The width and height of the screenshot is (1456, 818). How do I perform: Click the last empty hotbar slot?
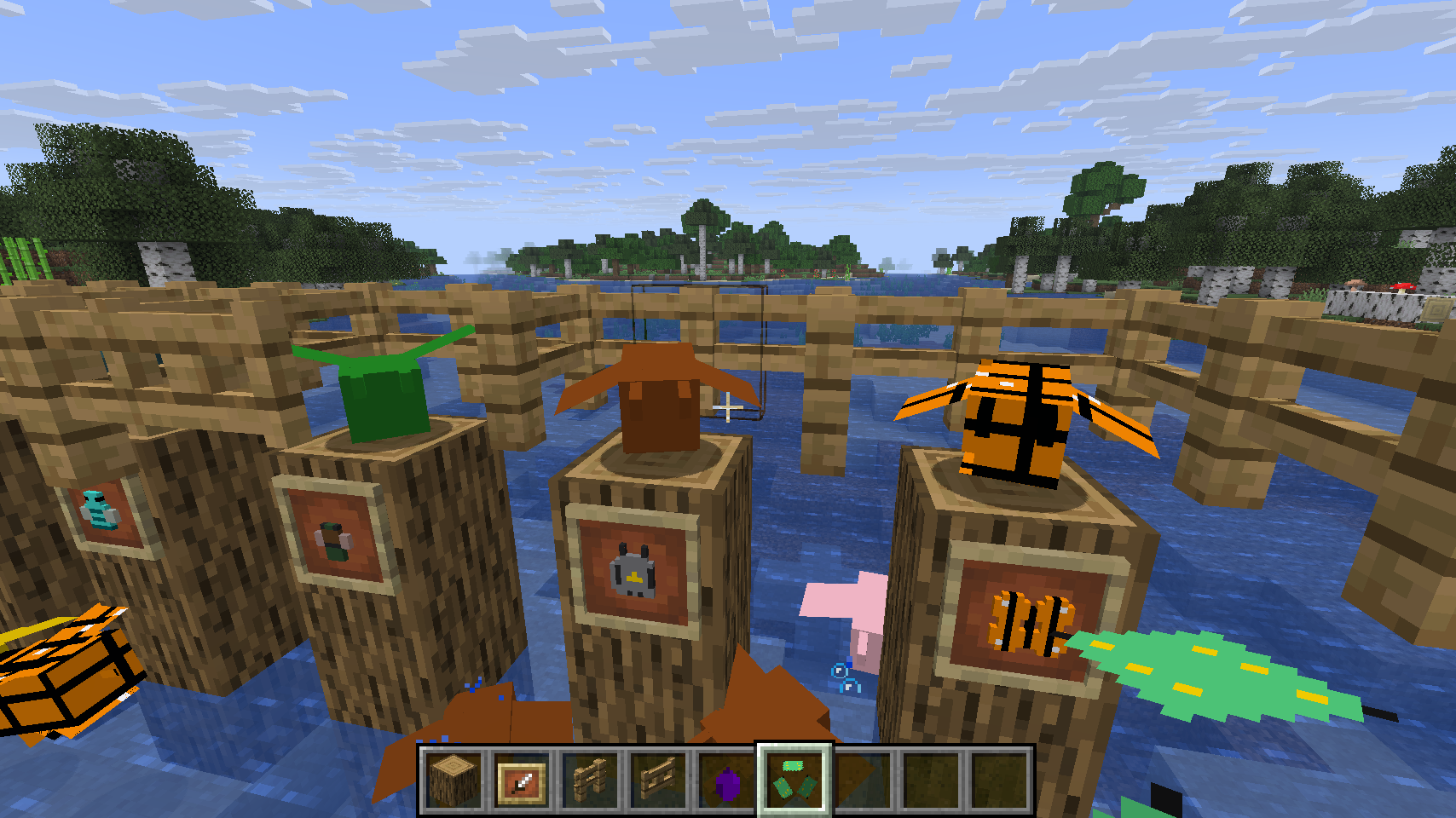click(998, 781)
